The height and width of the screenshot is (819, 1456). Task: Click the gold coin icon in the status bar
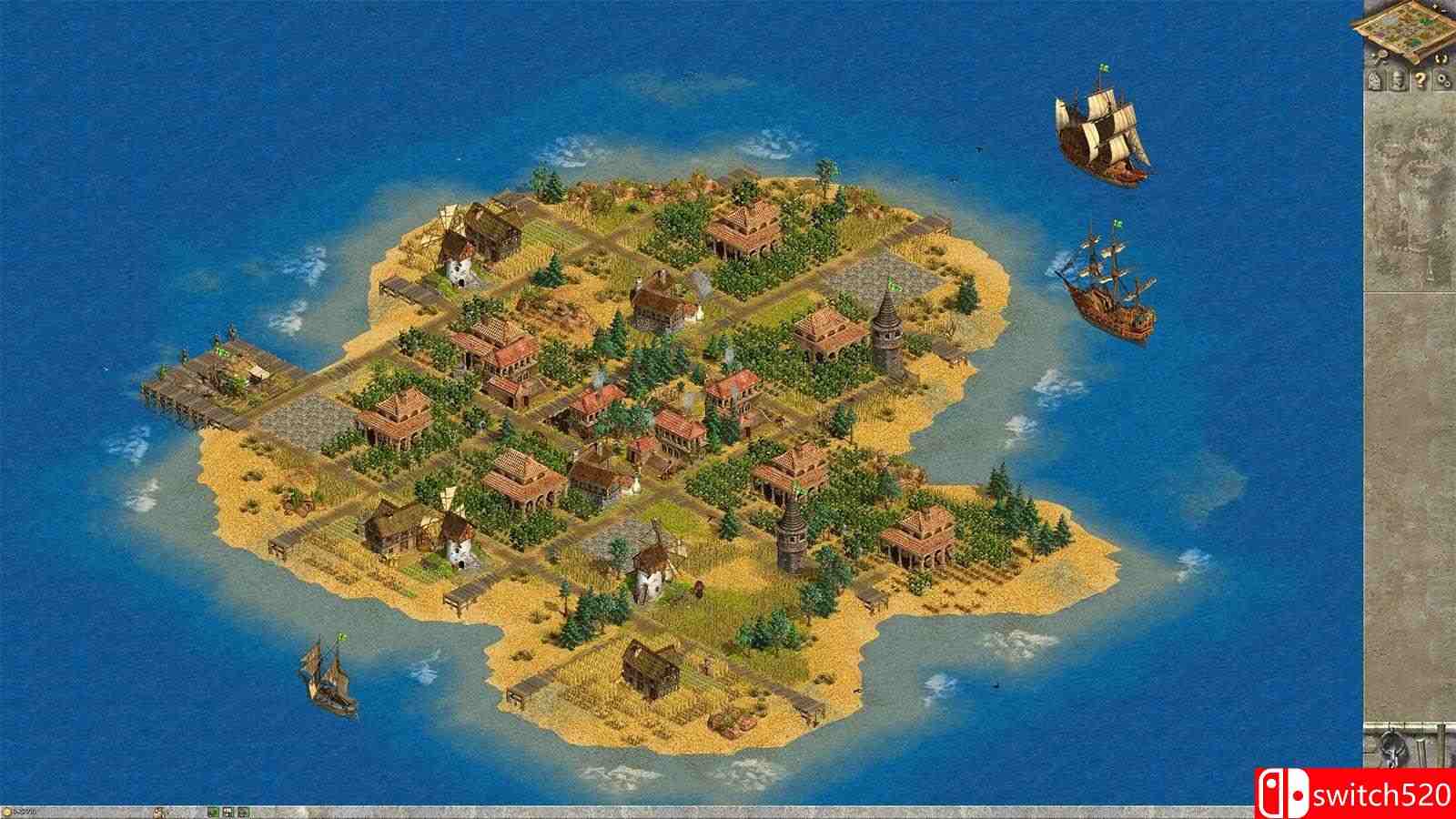click(7, 810)
